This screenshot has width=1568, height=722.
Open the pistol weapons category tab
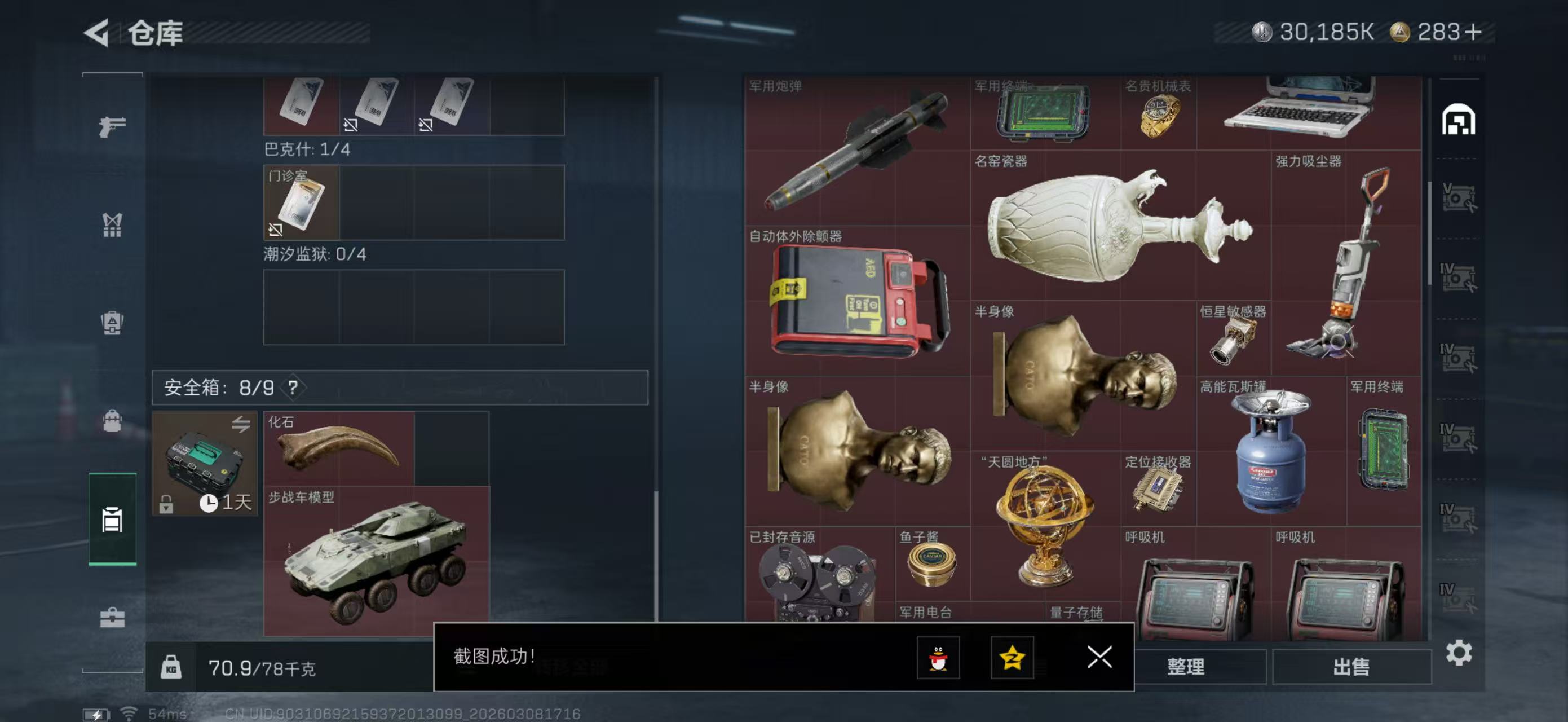point(113,126)
